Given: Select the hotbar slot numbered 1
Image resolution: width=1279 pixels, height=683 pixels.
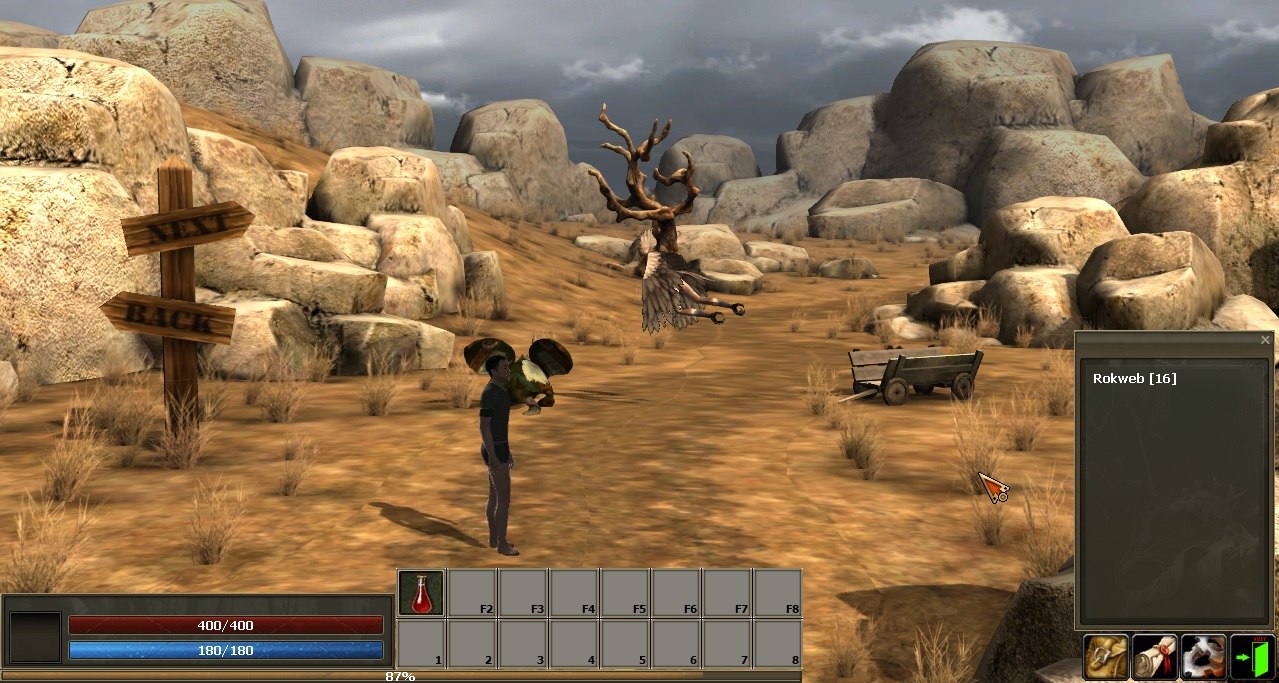Looking at the screenshot, I should click(x=421, y=644).
